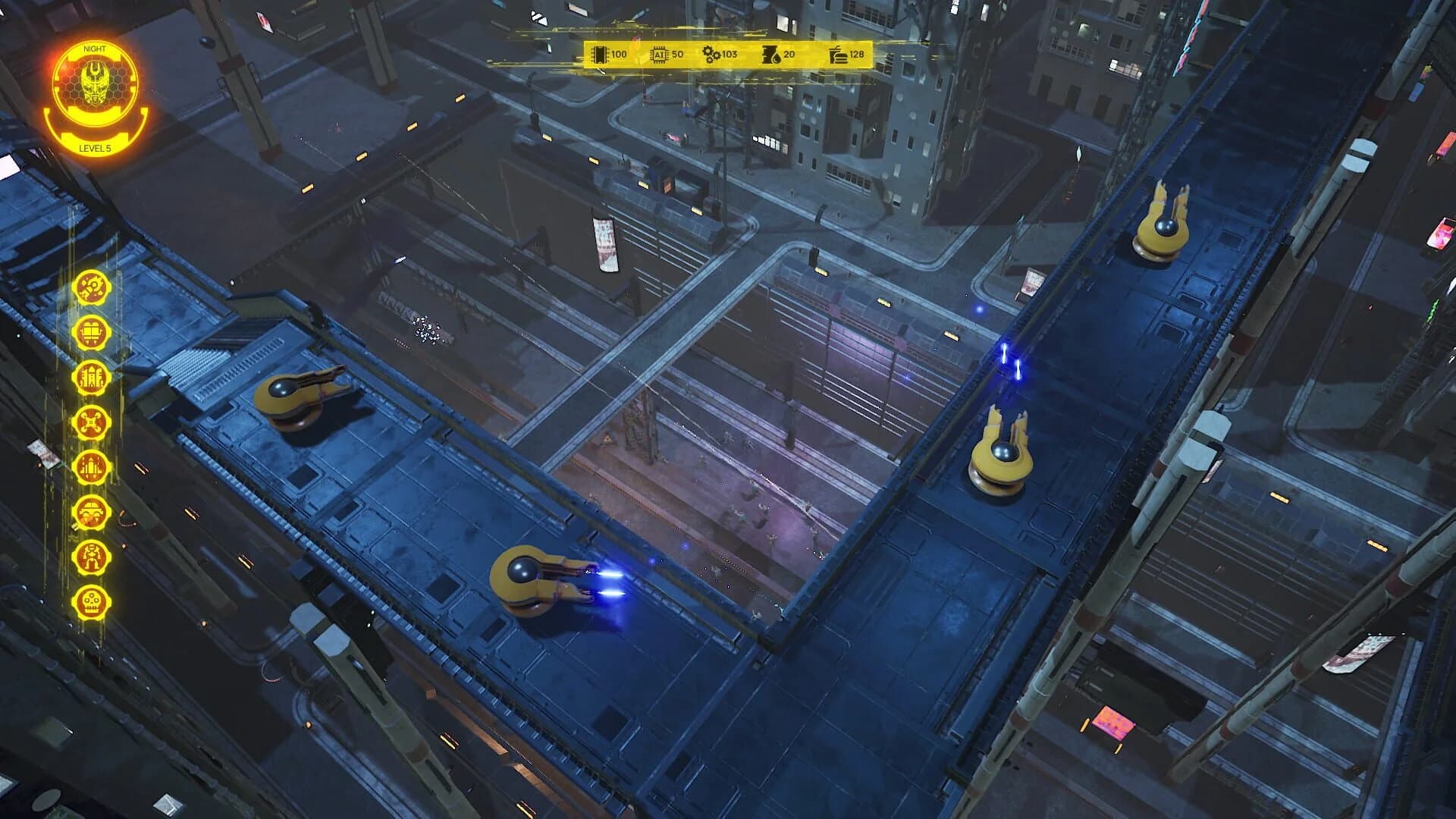
Task: Click the chip resource icon showing 100
Action: pos(601,55)
